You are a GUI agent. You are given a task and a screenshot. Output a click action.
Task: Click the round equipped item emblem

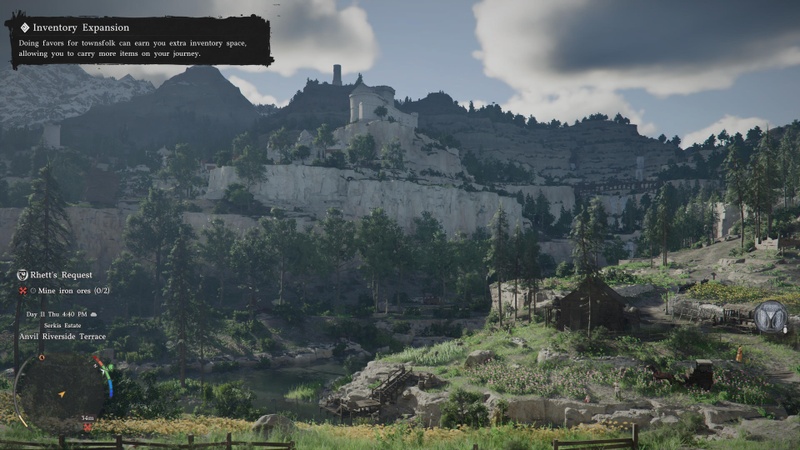[x=771, y=318]
